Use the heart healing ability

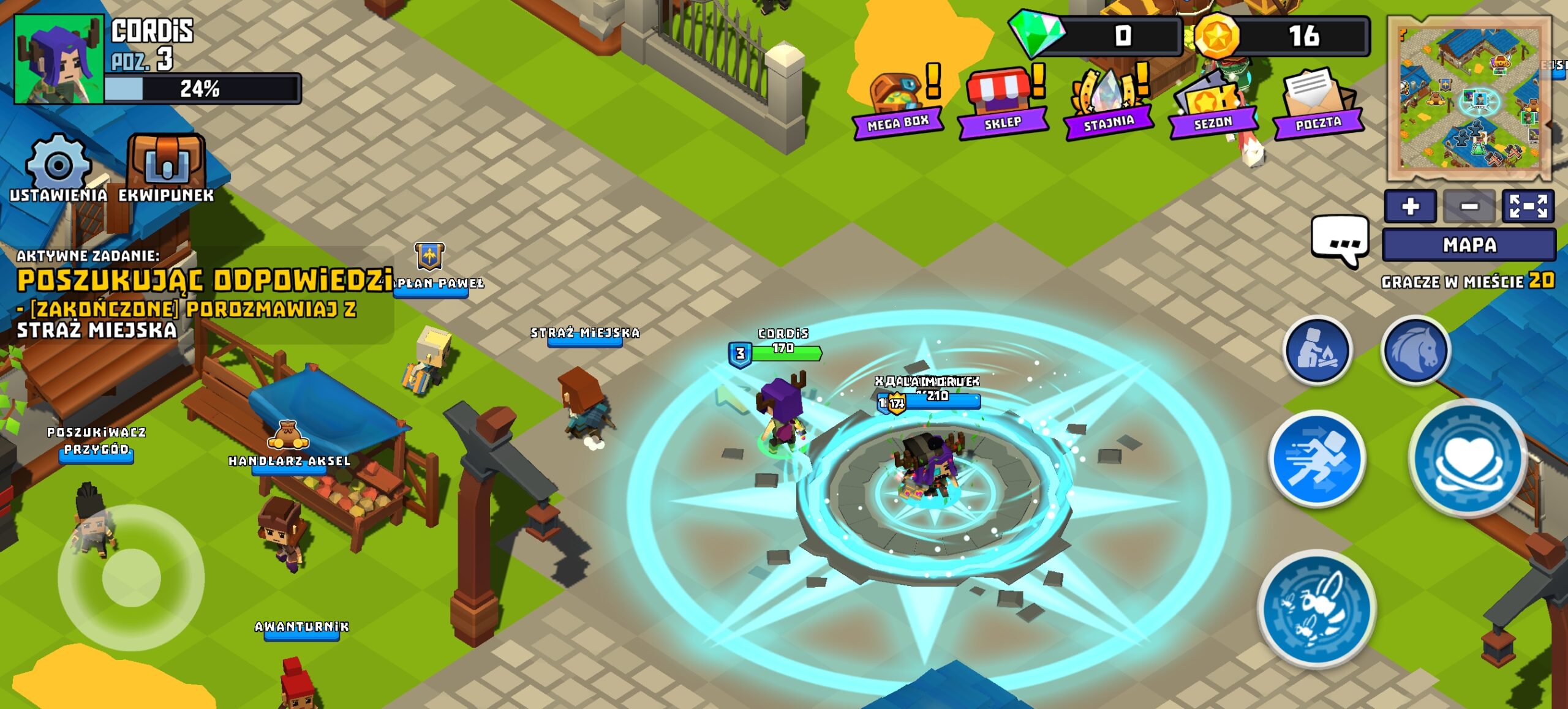(x=1468, y=459)
